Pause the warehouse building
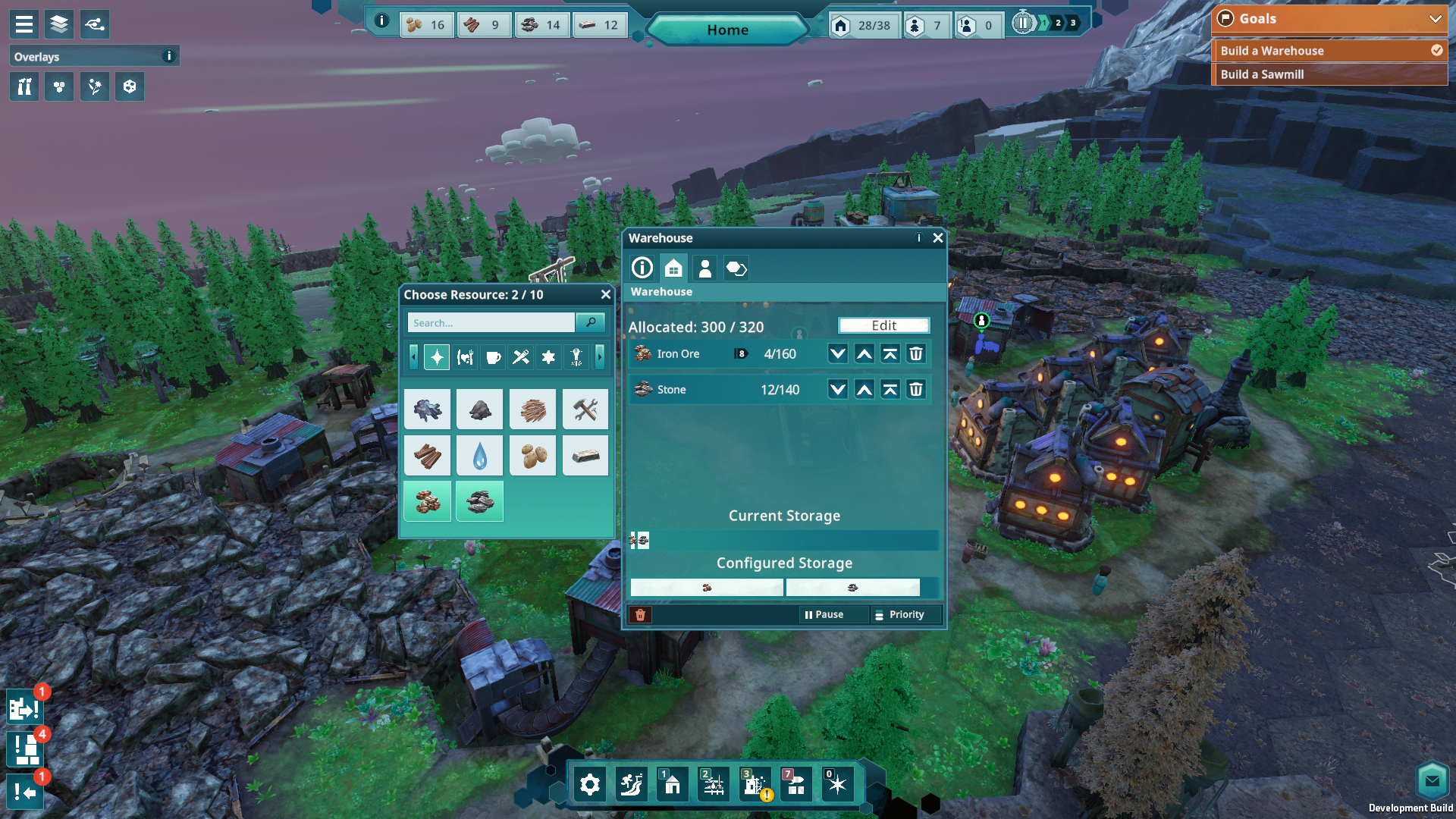Viewport: 1456px width, 819px height. pyautogui.click(x=824, y=615)
